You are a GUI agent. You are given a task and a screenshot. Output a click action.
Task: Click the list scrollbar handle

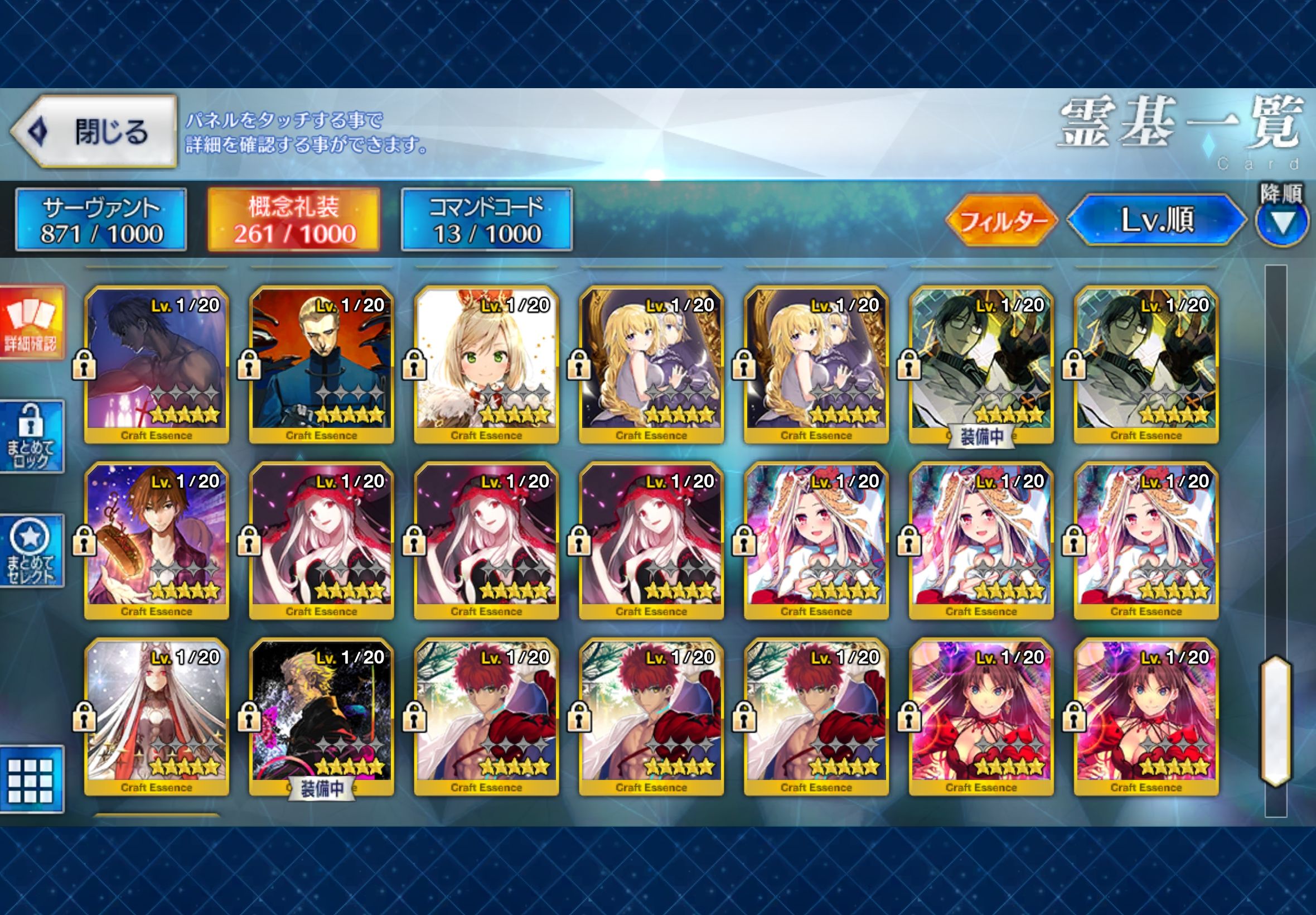pos(1275,721)
